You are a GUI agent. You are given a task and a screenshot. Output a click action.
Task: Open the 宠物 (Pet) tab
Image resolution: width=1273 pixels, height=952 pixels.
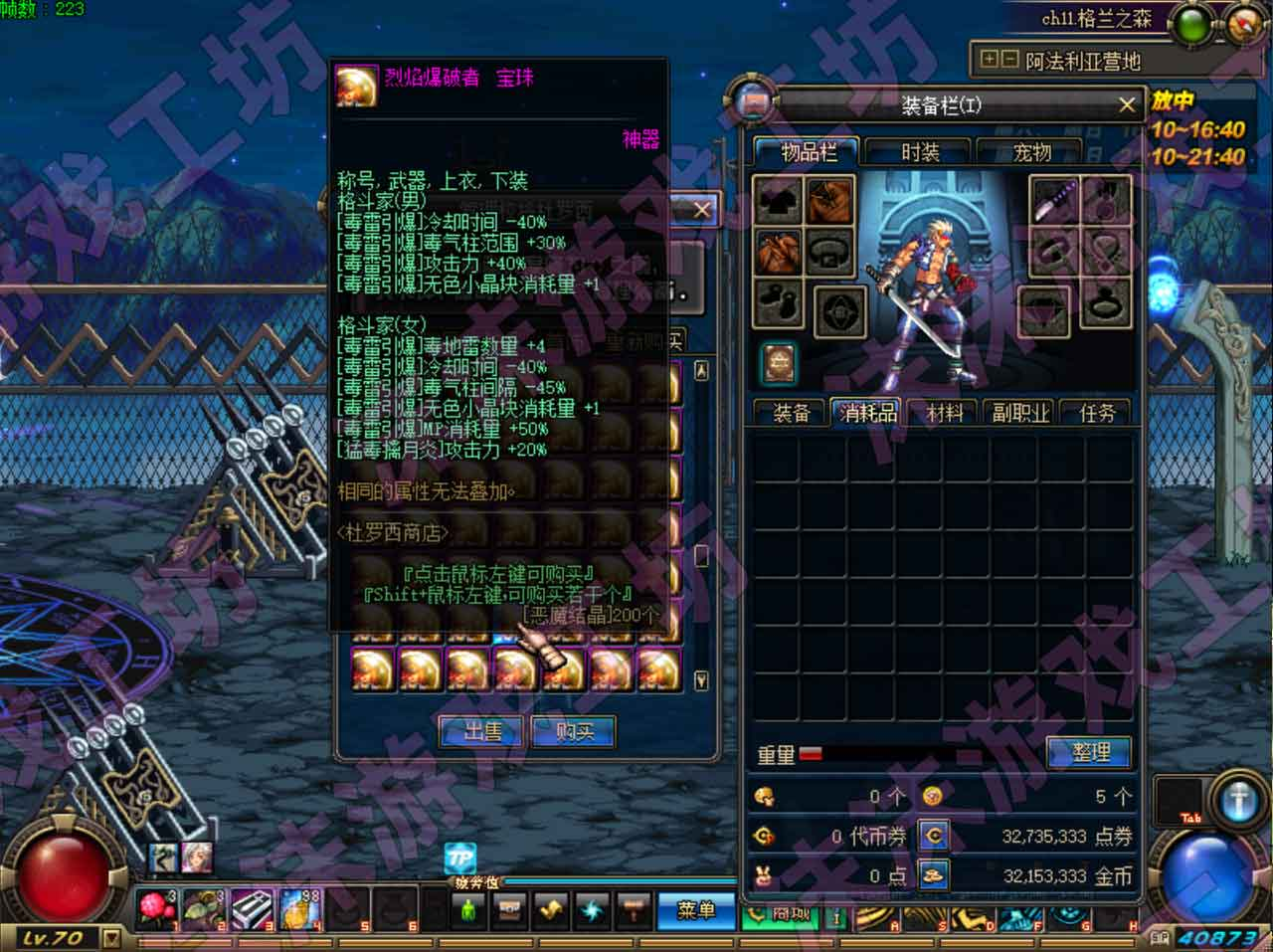1031,152
